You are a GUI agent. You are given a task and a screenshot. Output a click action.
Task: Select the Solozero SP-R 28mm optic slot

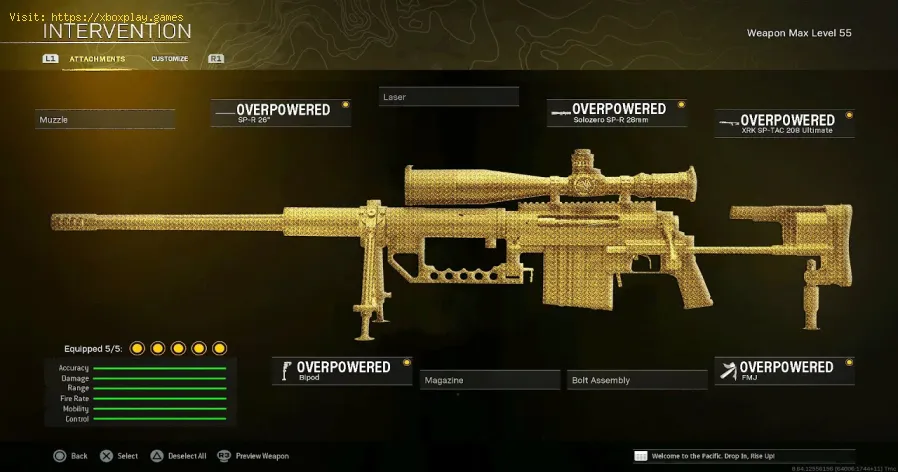click(x=617, y=113)
